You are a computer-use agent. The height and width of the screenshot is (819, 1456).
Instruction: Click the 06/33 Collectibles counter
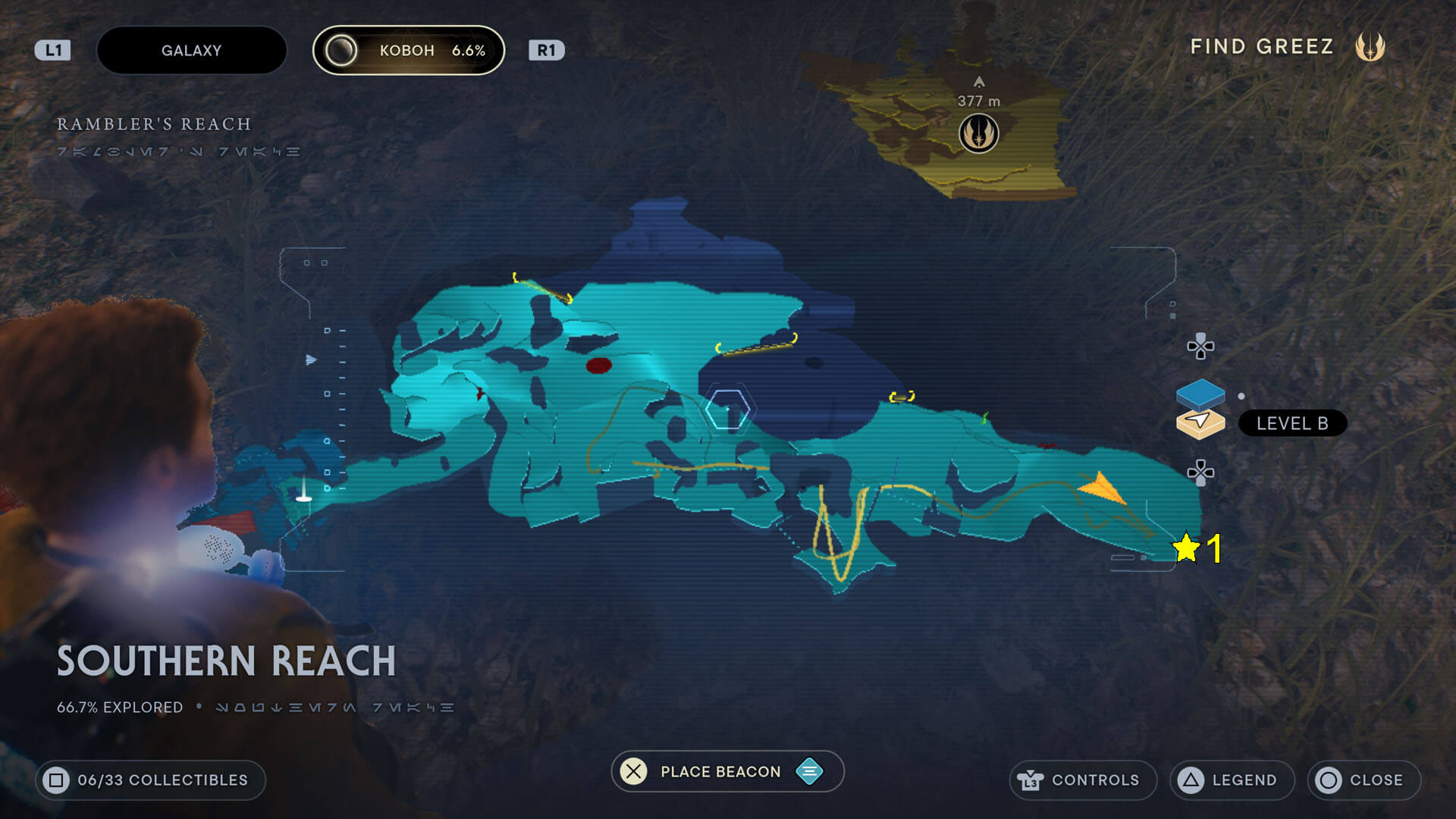pos(149,780)
